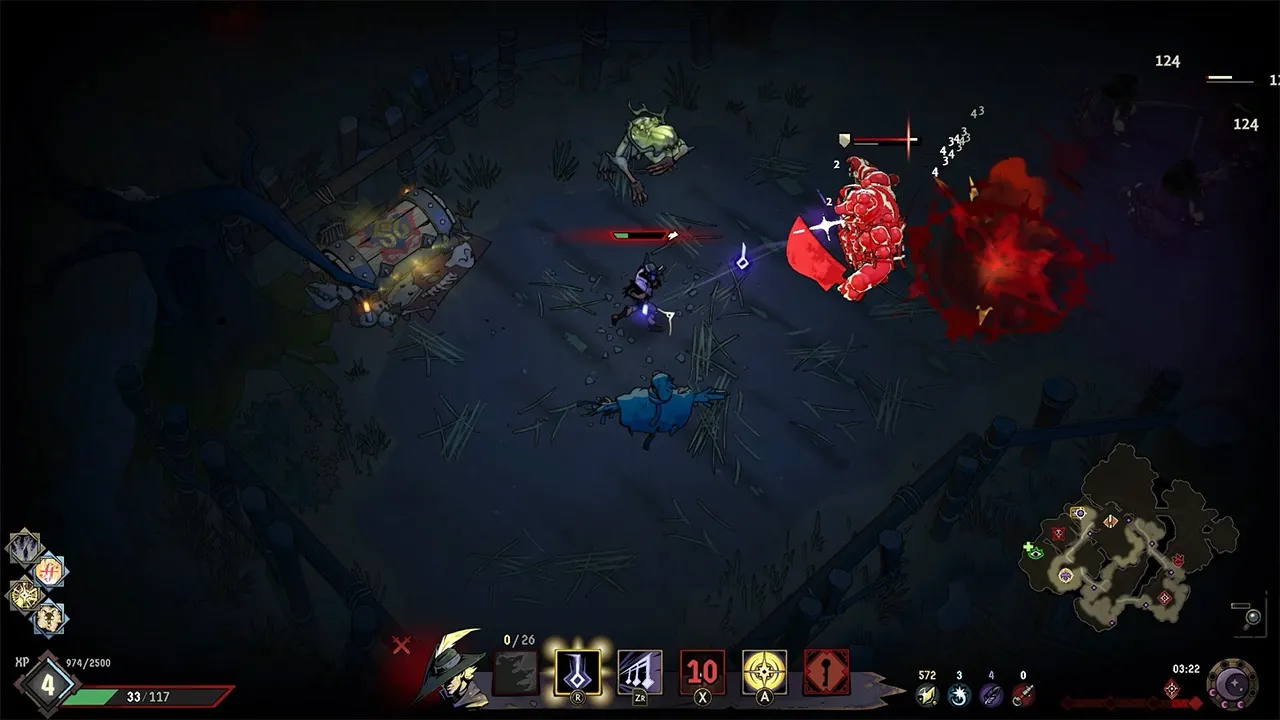
Task: Select the red rune talent icon
Action: (x=49, y=571)
